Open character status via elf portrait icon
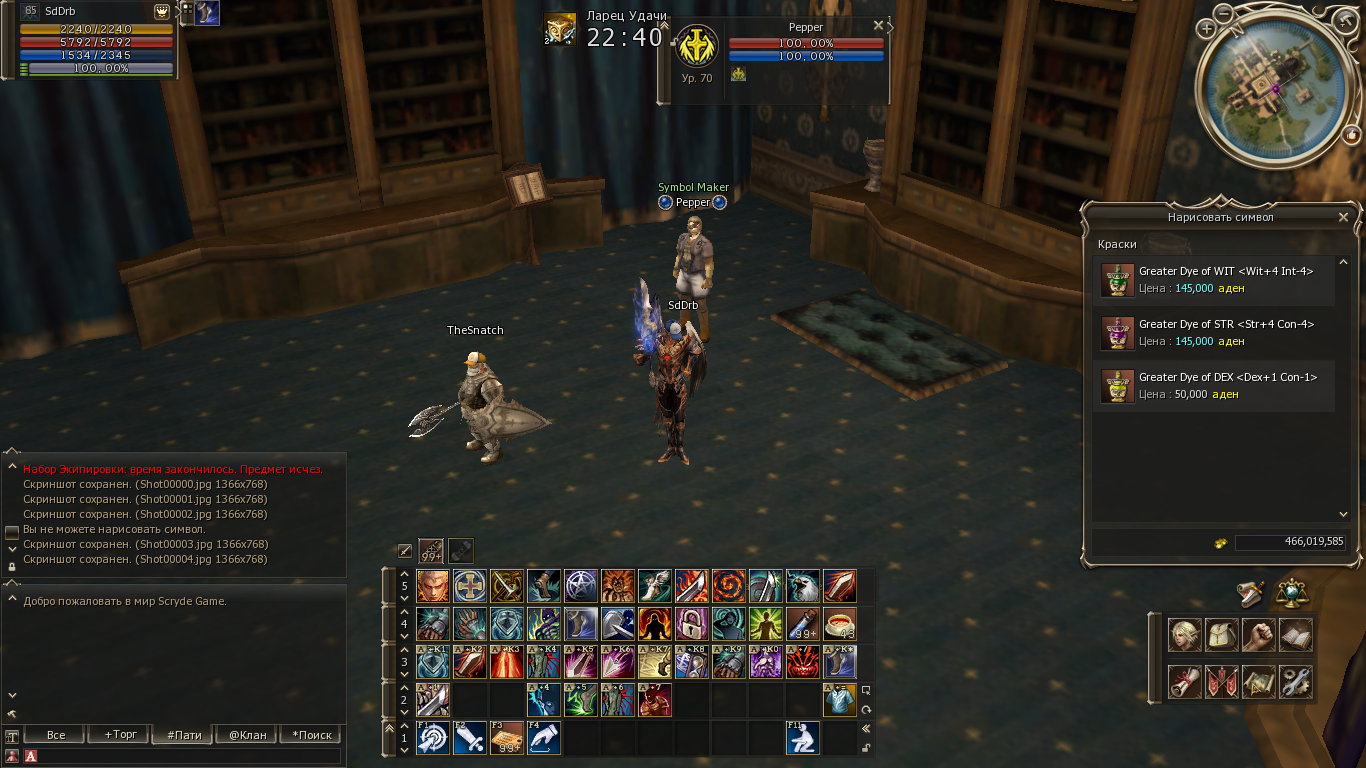This screenshot has height=768, width=1366. 1184,635
